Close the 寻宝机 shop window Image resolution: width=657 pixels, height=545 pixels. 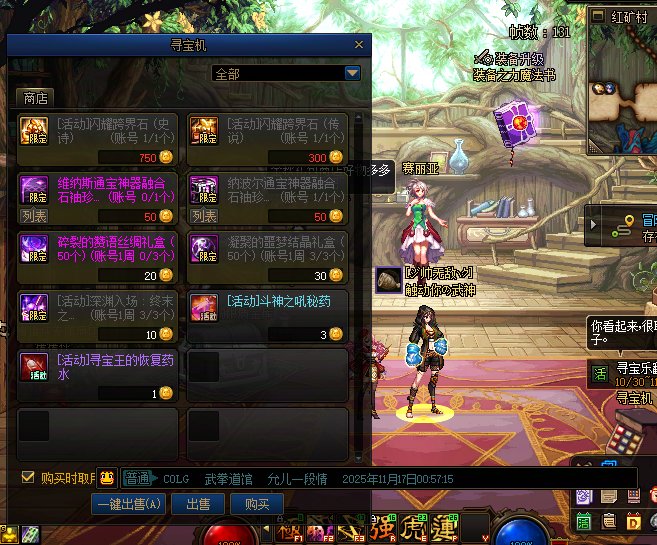coord(359,45)
